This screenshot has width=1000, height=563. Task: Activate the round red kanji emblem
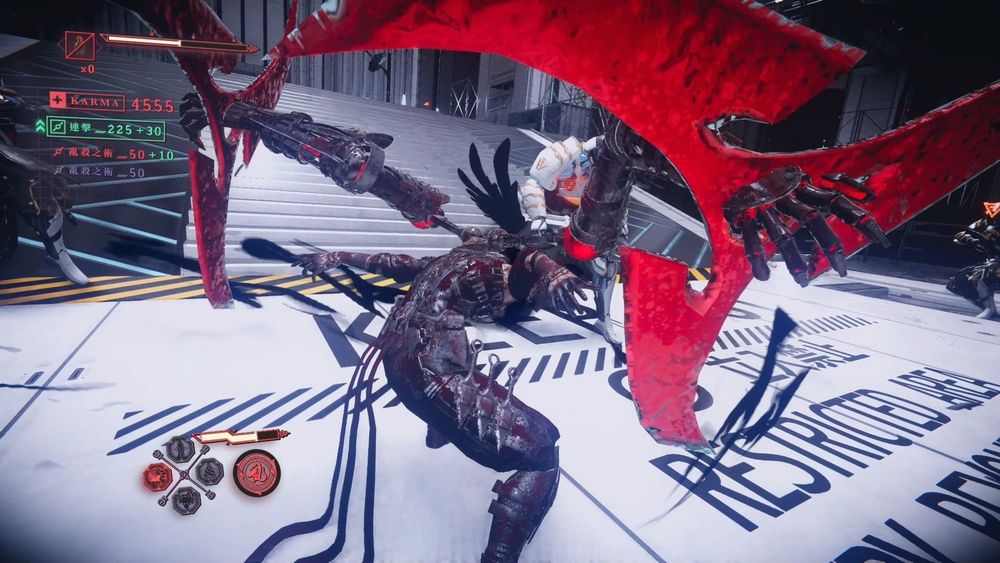[x=256, y=473]
